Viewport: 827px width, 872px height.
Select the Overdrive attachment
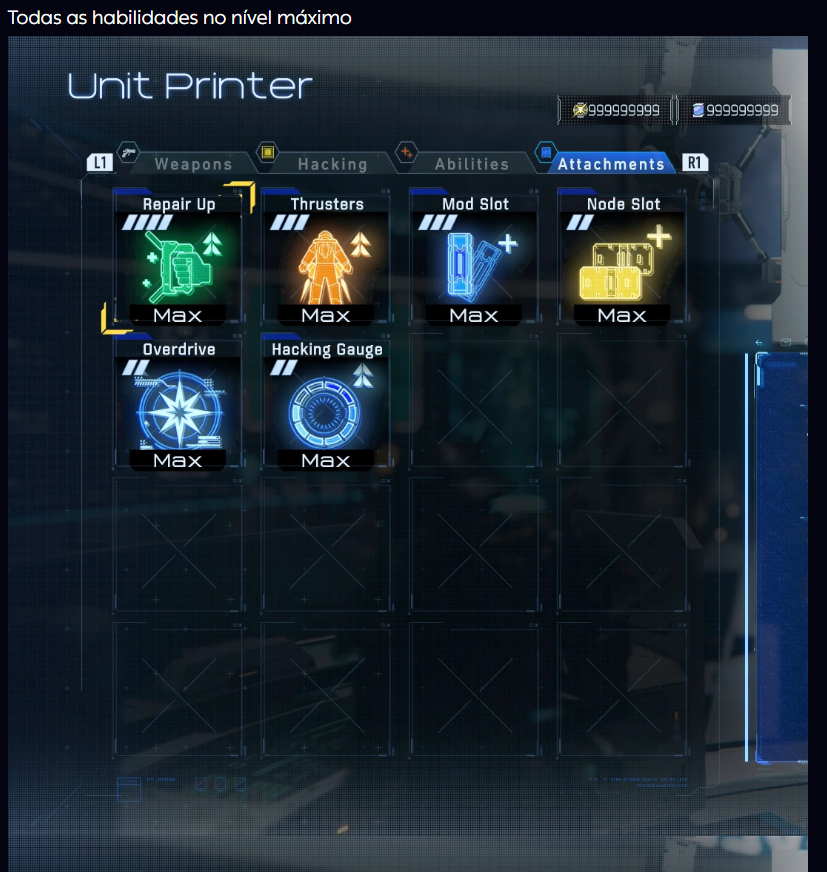(178, 405)
